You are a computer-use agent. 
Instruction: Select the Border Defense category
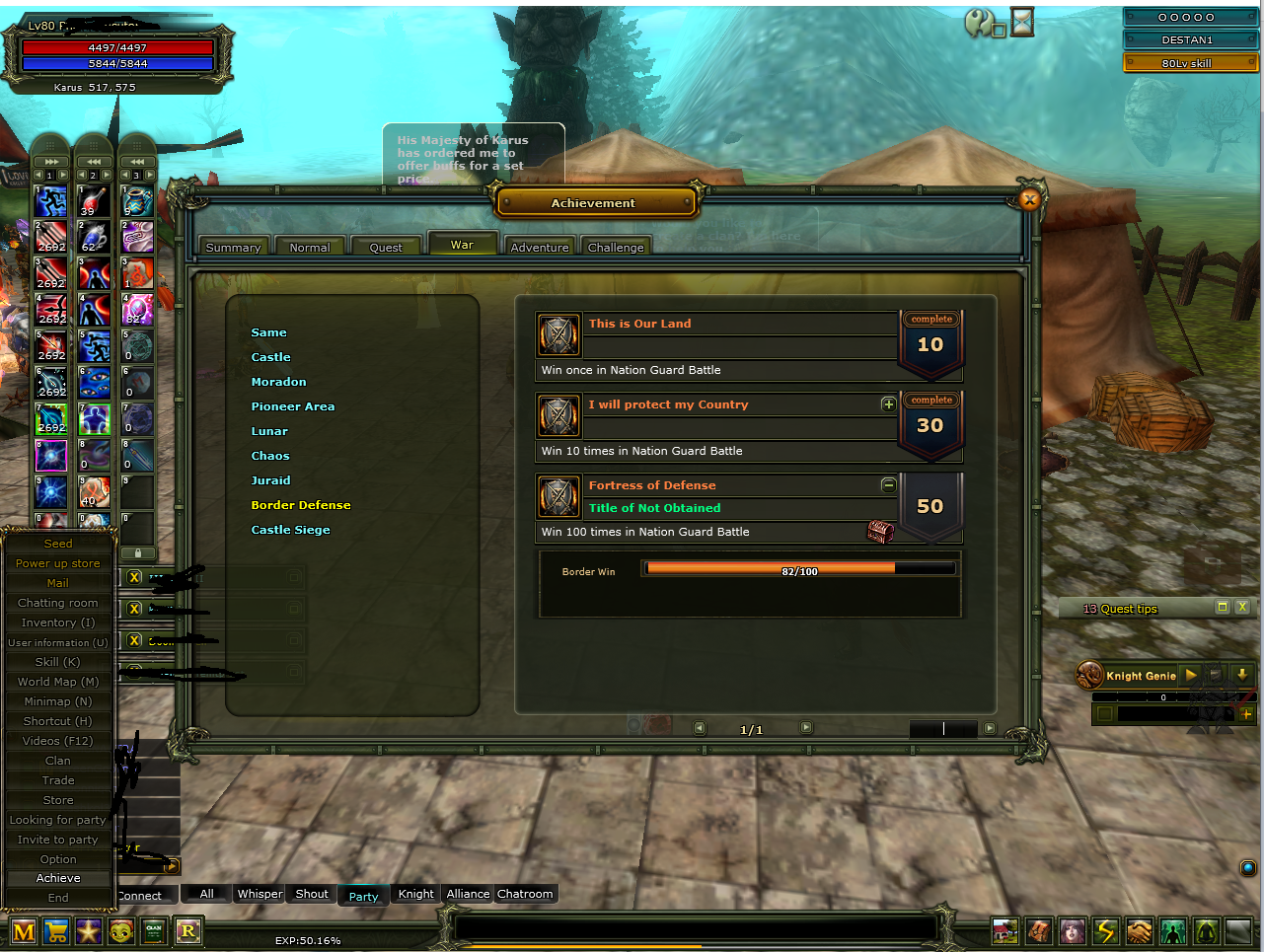pyautogui.click(x=301, y=505)
